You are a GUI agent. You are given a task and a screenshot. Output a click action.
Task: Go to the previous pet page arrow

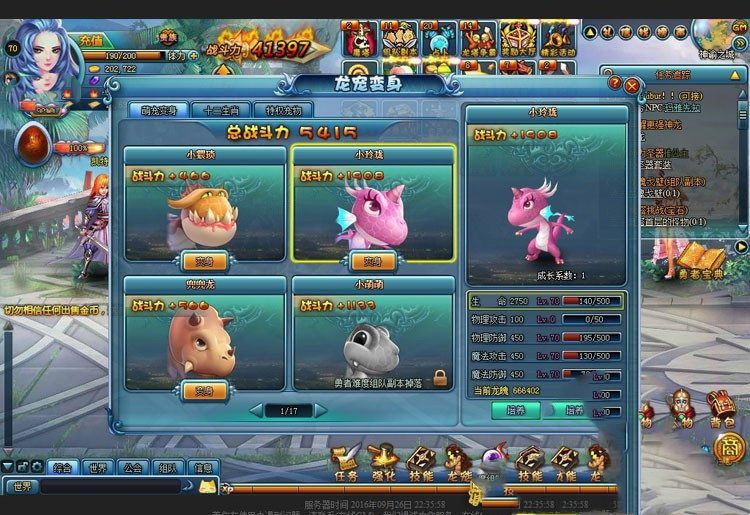[x=257, y=410]
